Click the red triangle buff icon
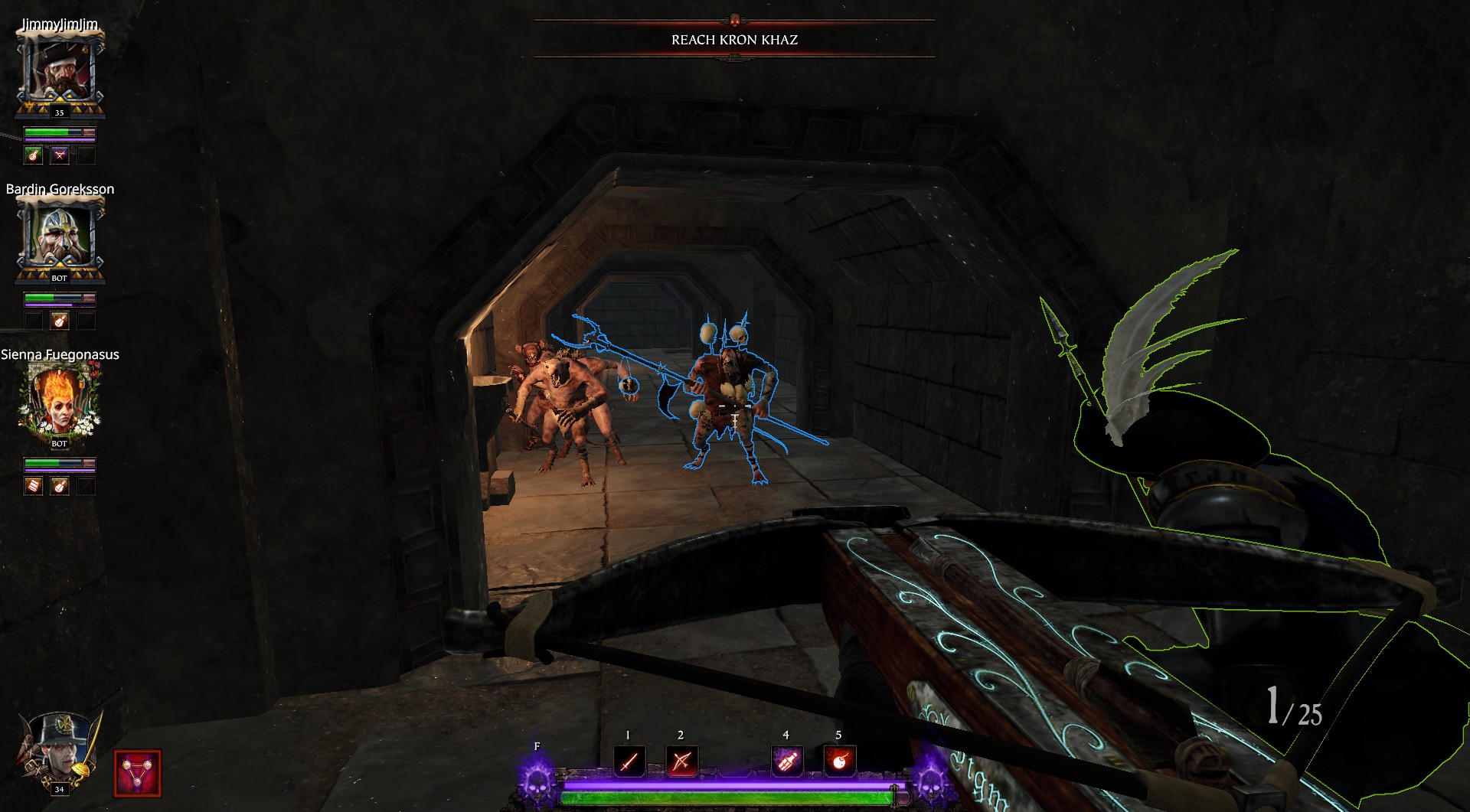Screen dimensions: 1470x812 [138, 772]
